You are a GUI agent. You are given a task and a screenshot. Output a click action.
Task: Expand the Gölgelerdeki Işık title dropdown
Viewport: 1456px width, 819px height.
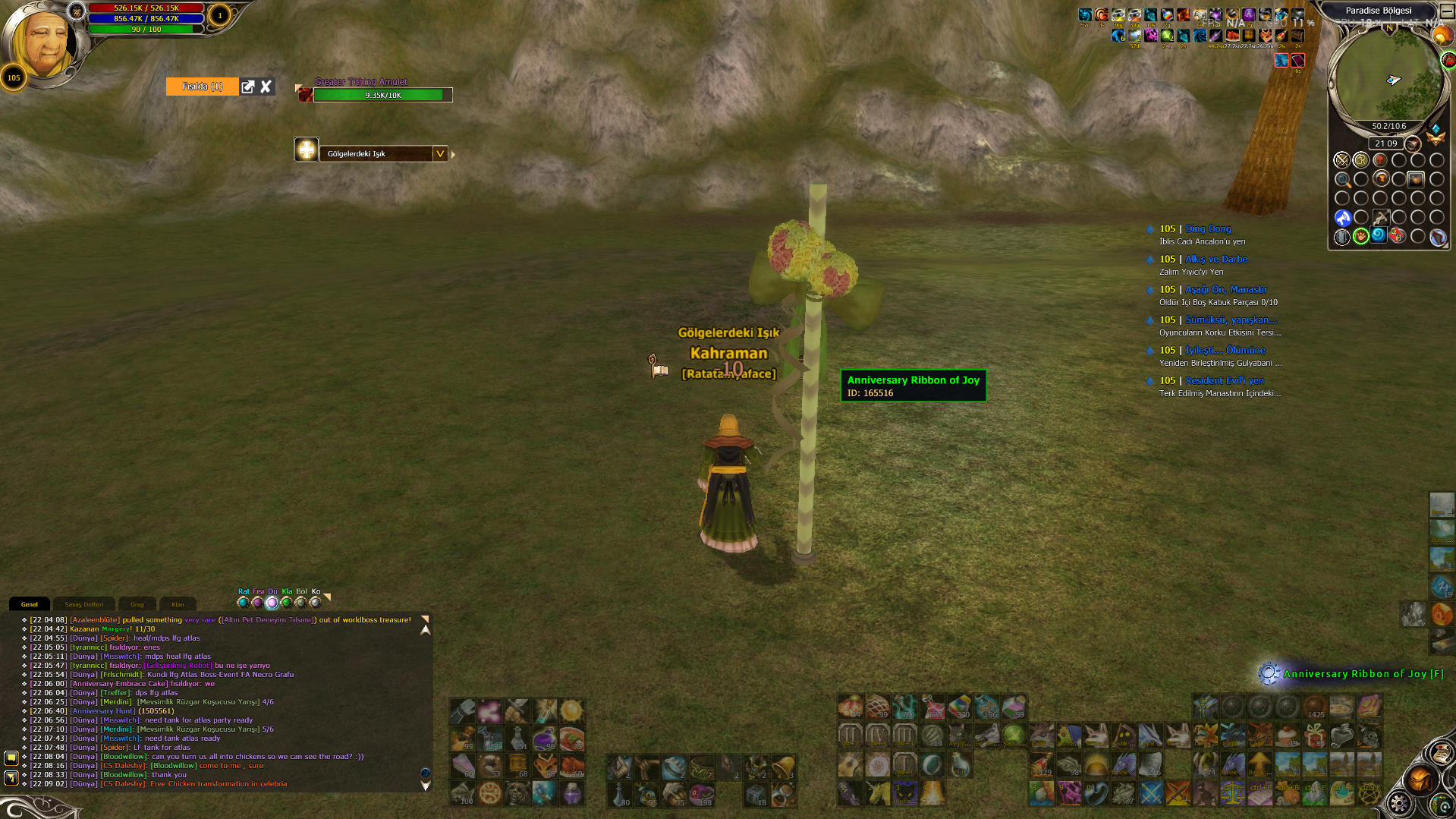(x=439, y=153)
